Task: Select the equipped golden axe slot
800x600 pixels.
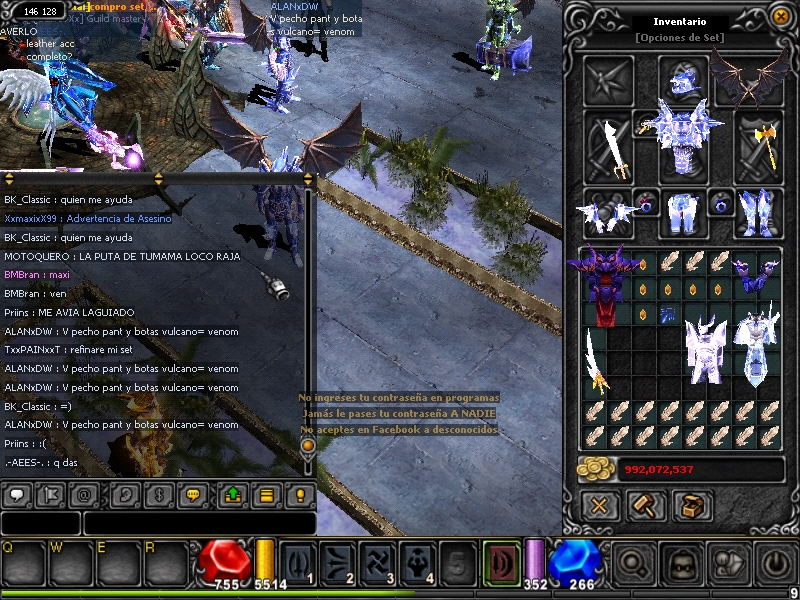Action: coord(759,147)
